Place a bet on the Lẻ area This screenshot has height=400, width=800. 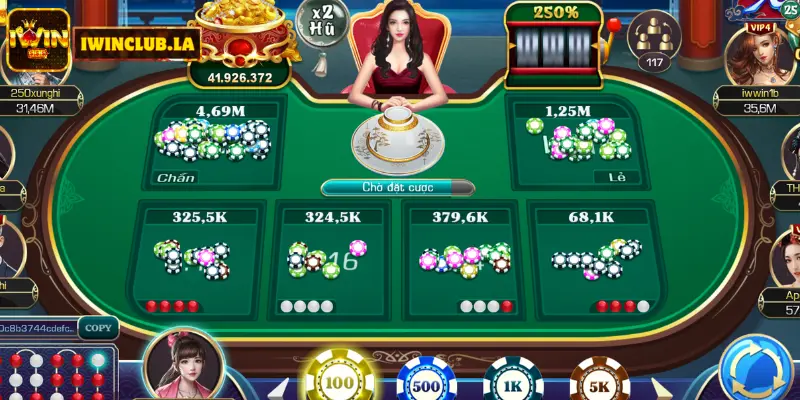[584, 142]
